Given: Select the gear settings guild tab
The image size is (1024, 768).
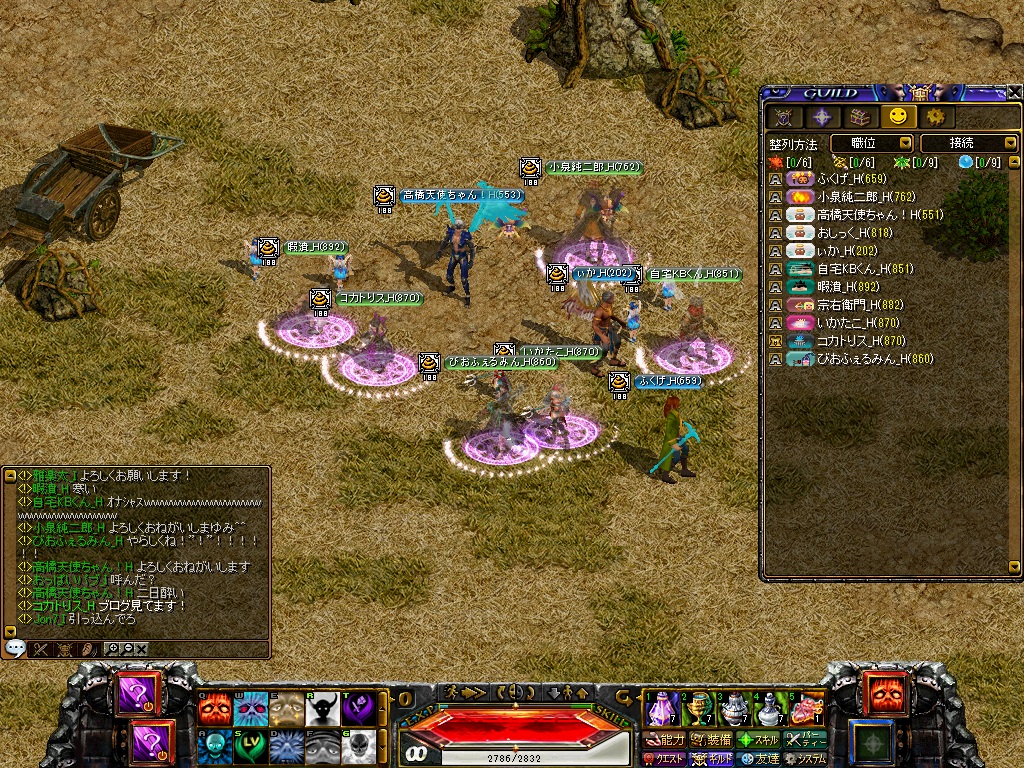Looking at the screenshot, I should [936, 117].
